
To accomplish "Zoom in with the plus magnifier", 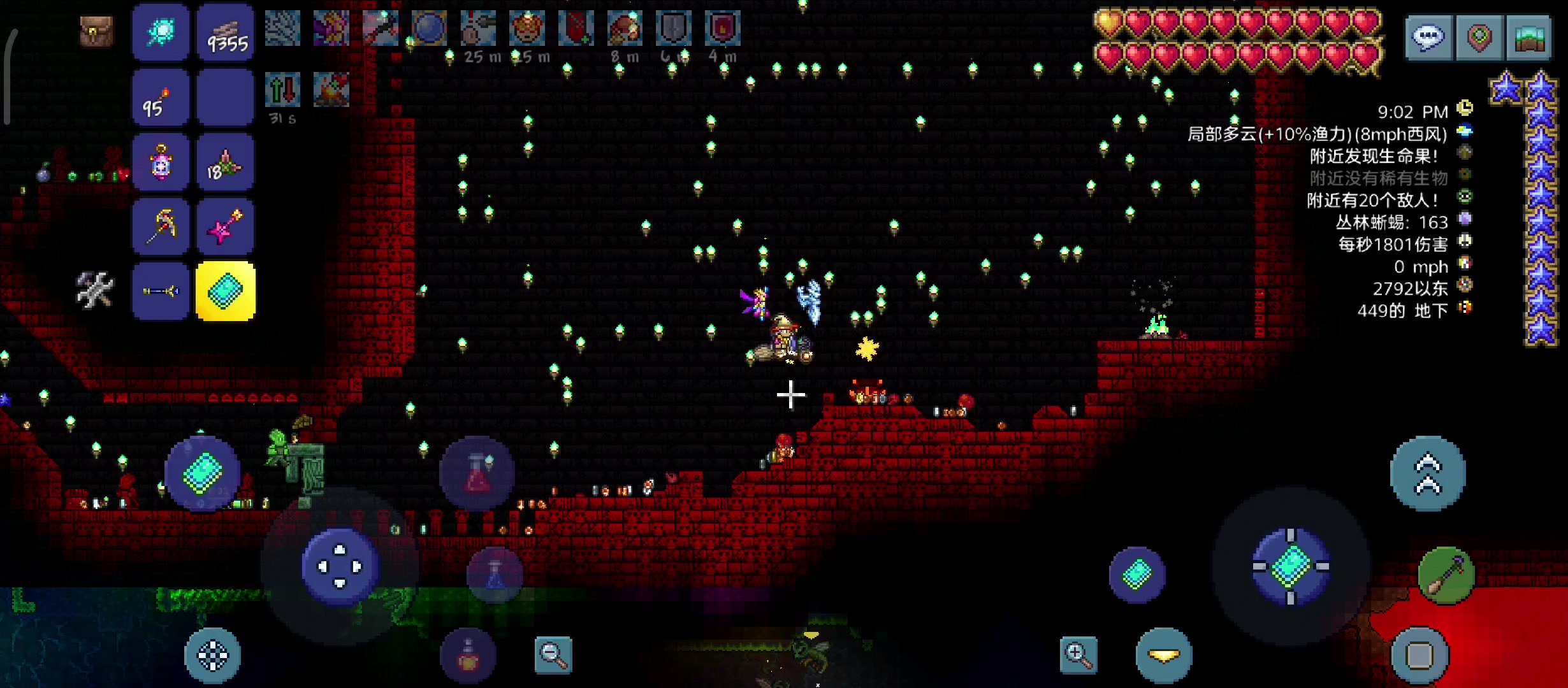I will tap(1078, 655).
